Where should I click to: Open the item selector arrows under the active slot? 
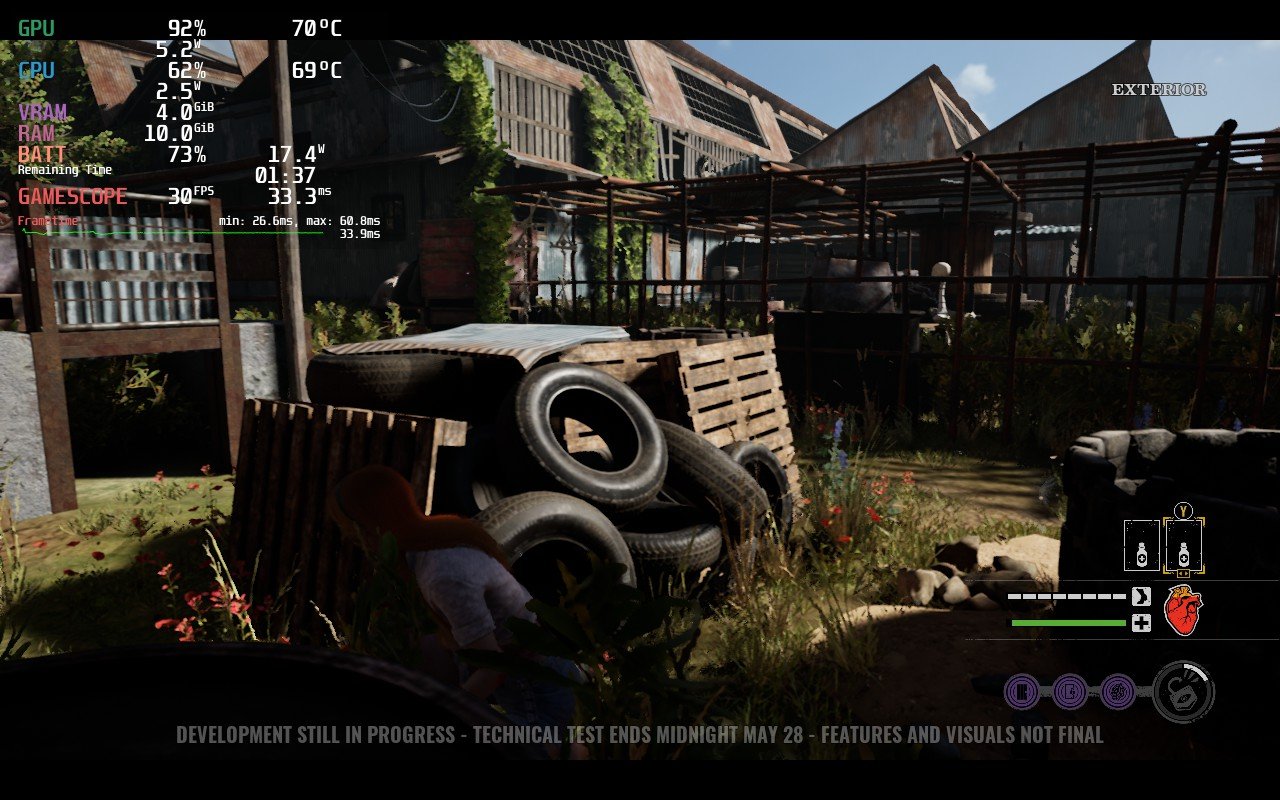(1184, 571)
